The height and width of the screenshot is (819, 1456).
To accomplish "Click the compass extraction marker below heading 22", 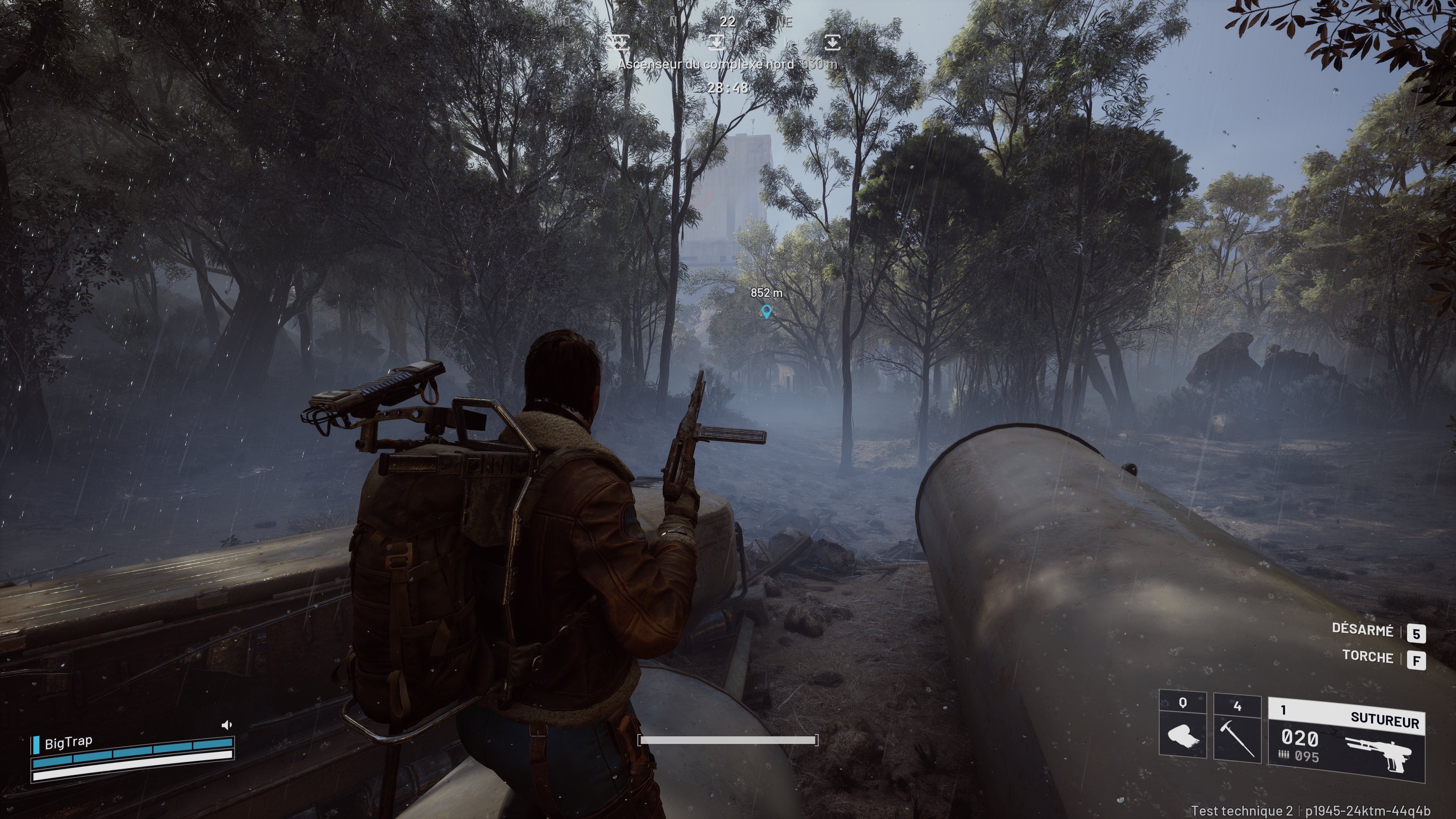I will (x=716, y=42).
